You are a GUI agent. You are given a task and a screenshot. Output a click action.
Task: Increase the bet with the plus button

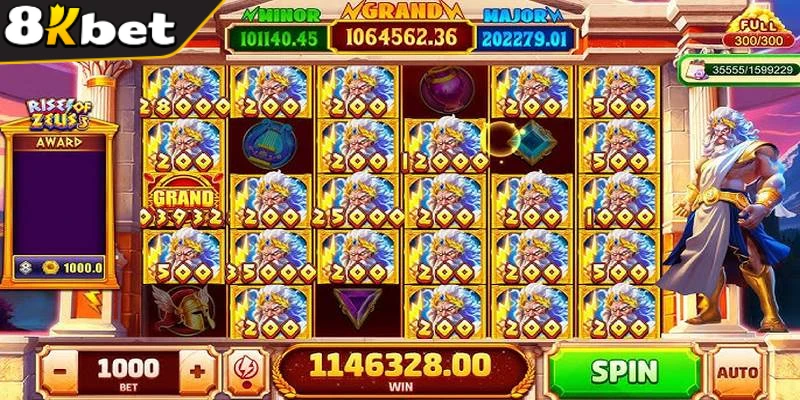pos(197,370)
